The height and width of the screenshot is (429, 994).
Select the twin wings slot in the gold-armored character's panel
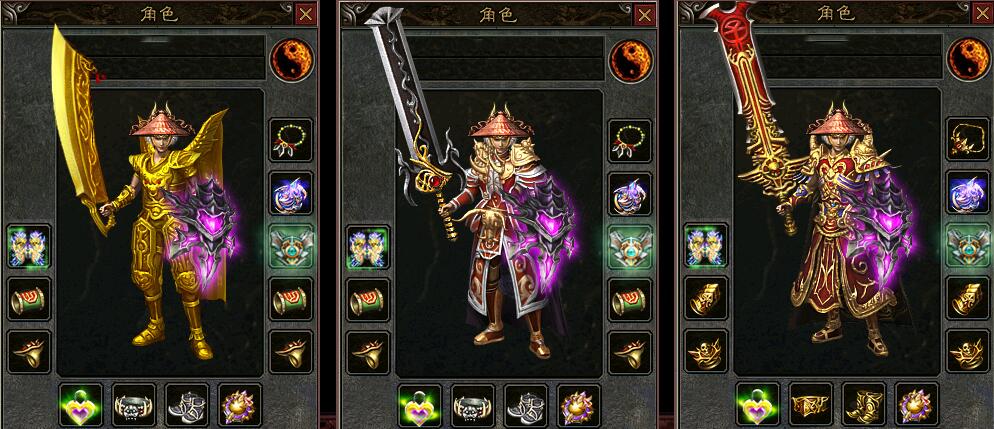(29, 246)
